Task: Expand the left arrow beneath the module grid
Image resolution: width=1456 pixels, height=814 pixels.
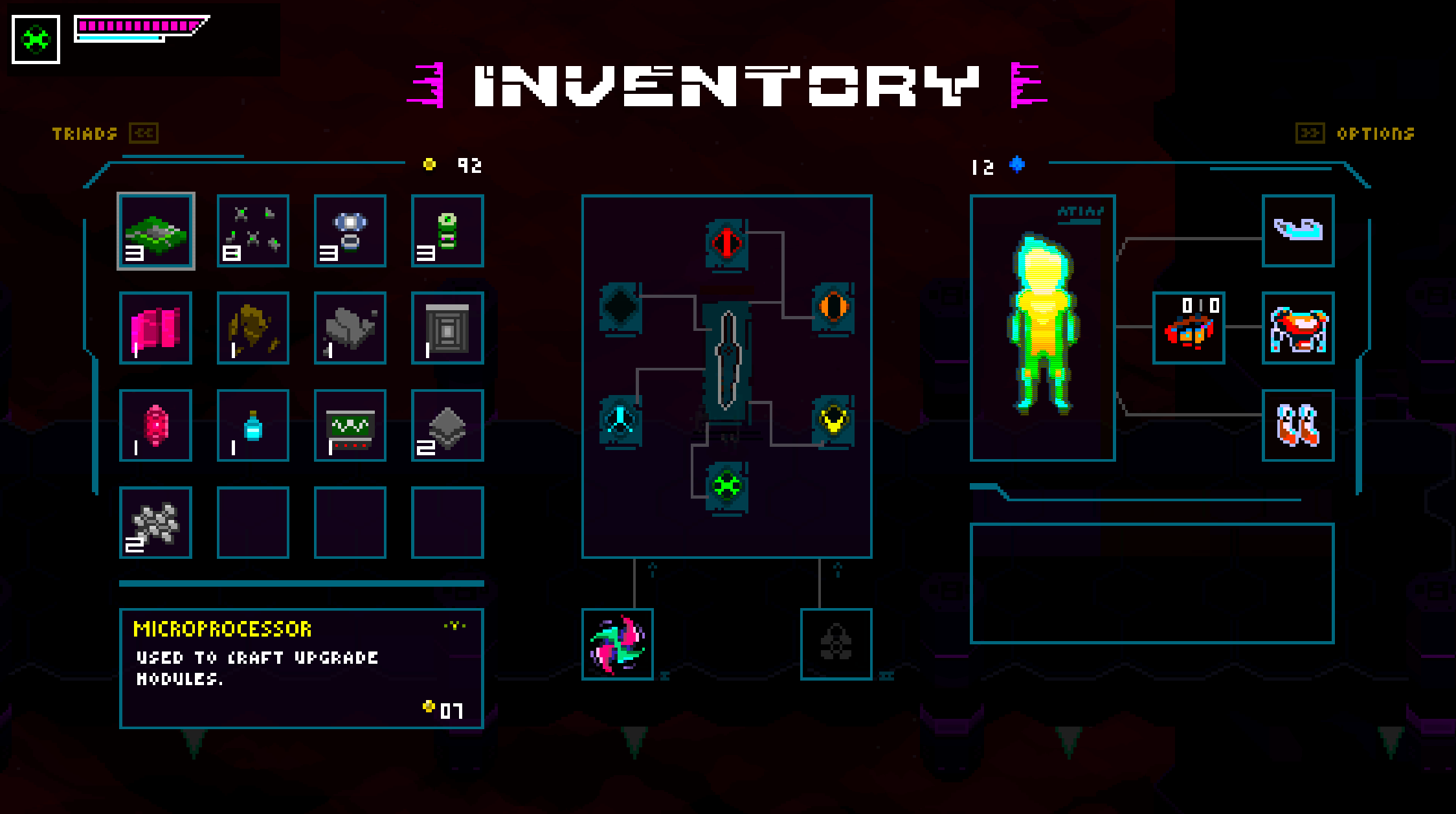Action: (651, 570)
